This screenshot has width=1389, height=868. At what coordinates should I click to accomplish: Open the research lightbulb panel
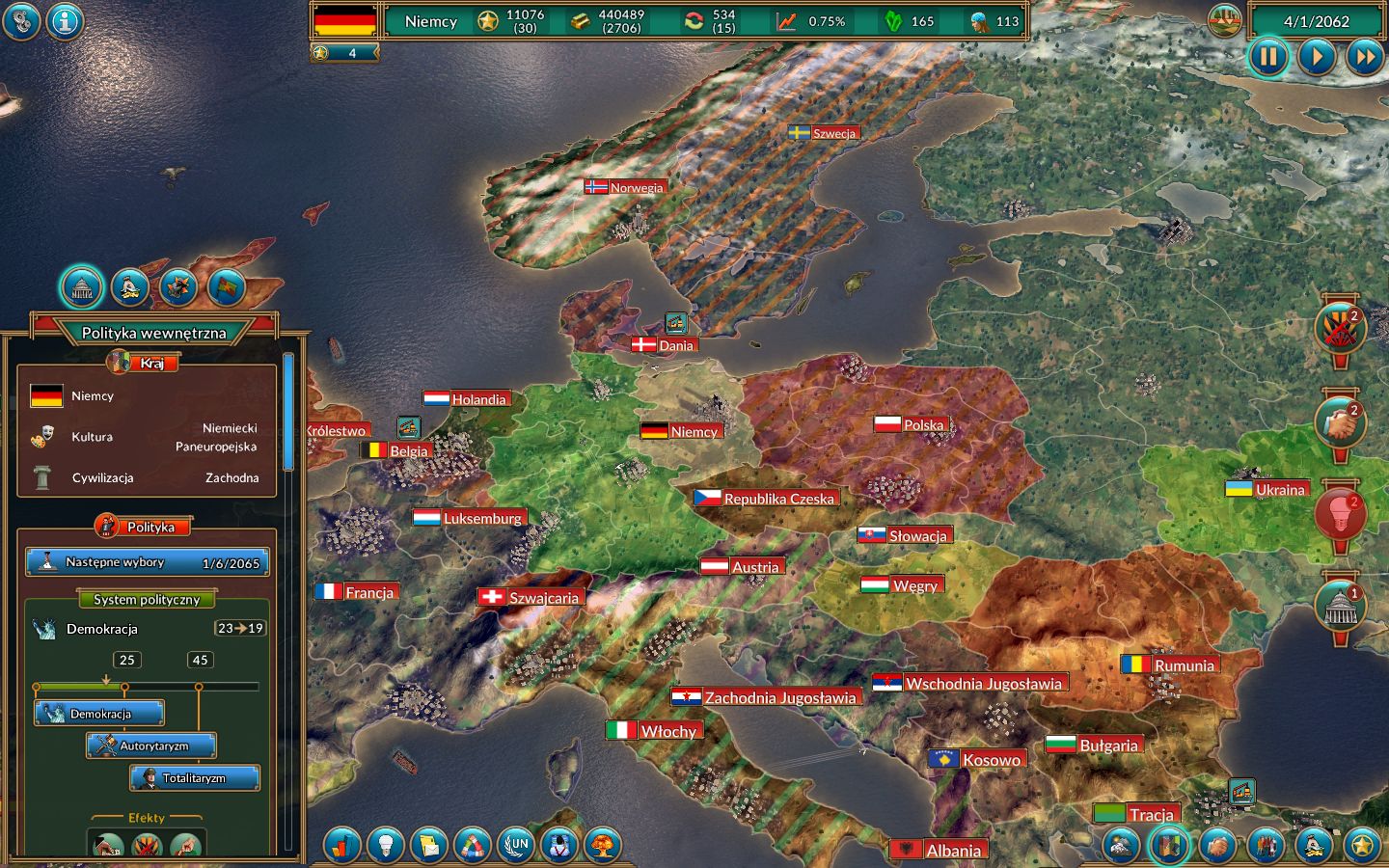click(x=386, y=847)
